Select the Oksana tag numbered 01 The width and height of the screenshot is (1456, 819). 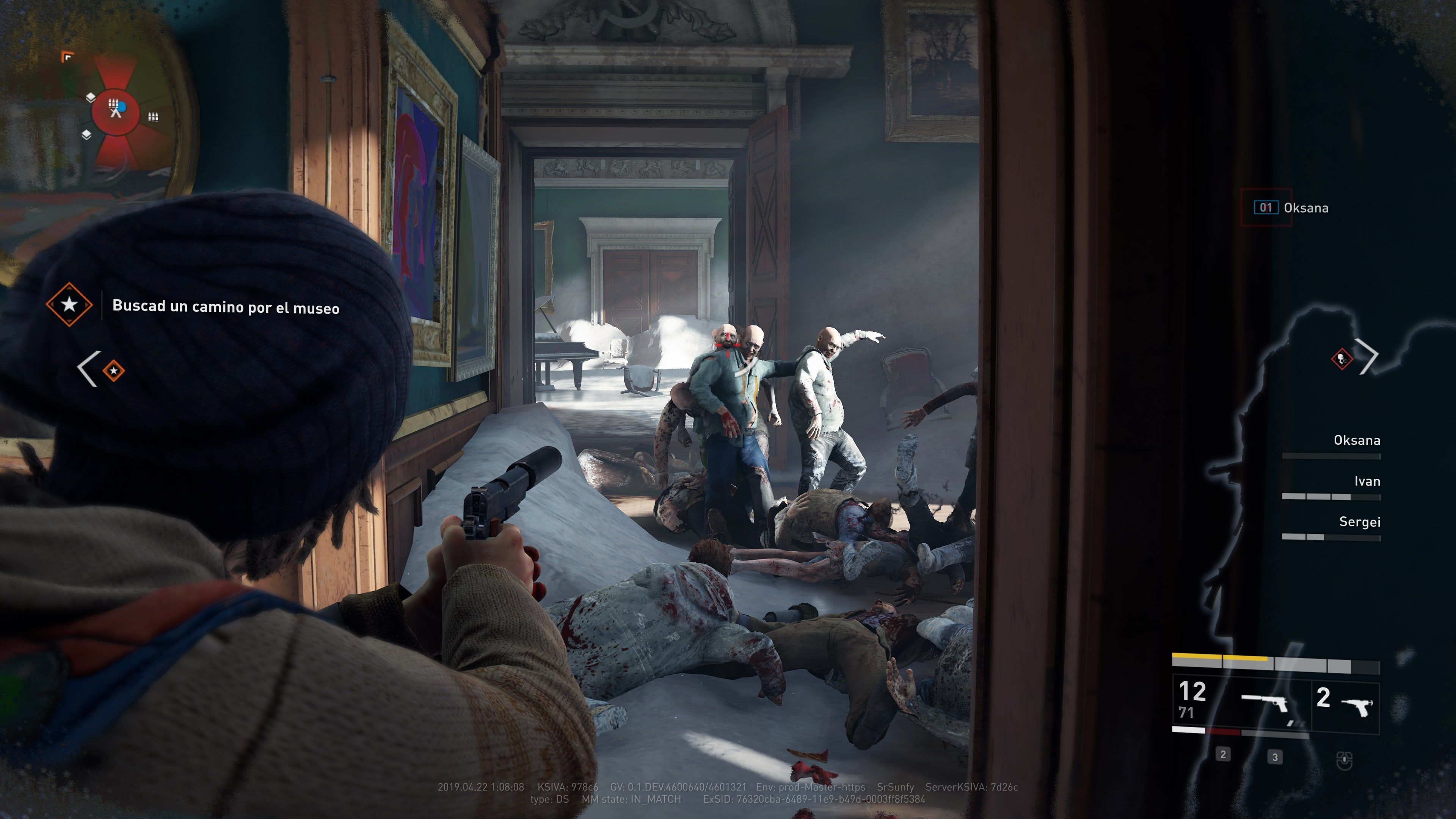1291,208
